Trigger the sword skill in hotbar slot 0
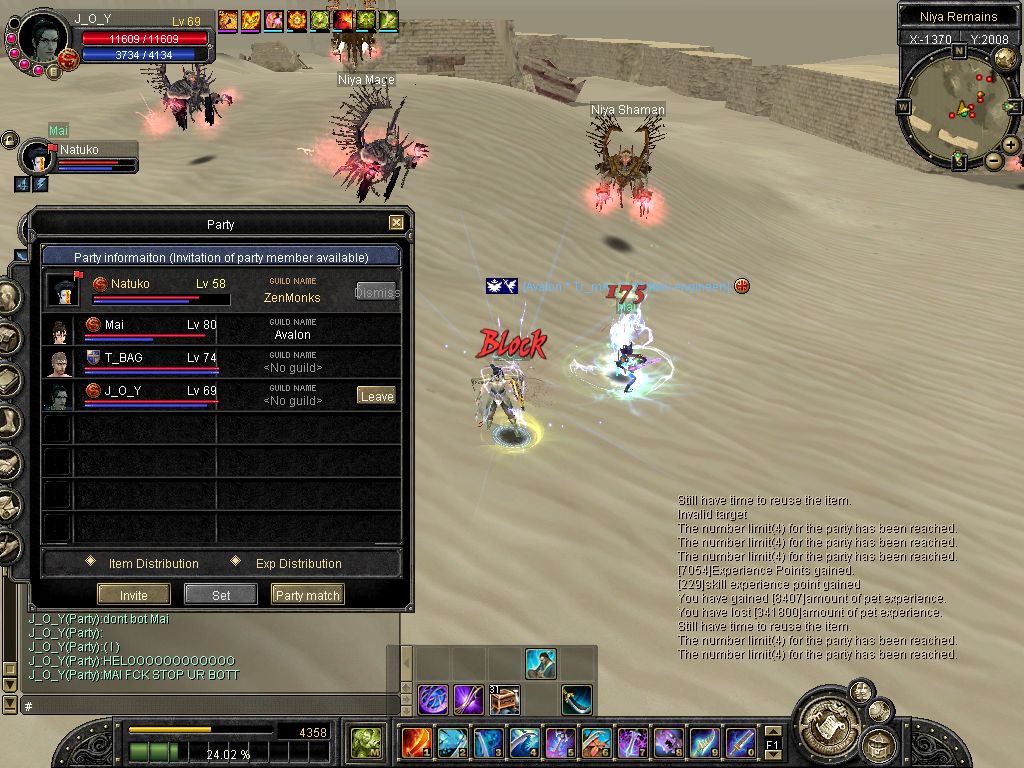Screen dimensions: 1024x768 point(740,742)
